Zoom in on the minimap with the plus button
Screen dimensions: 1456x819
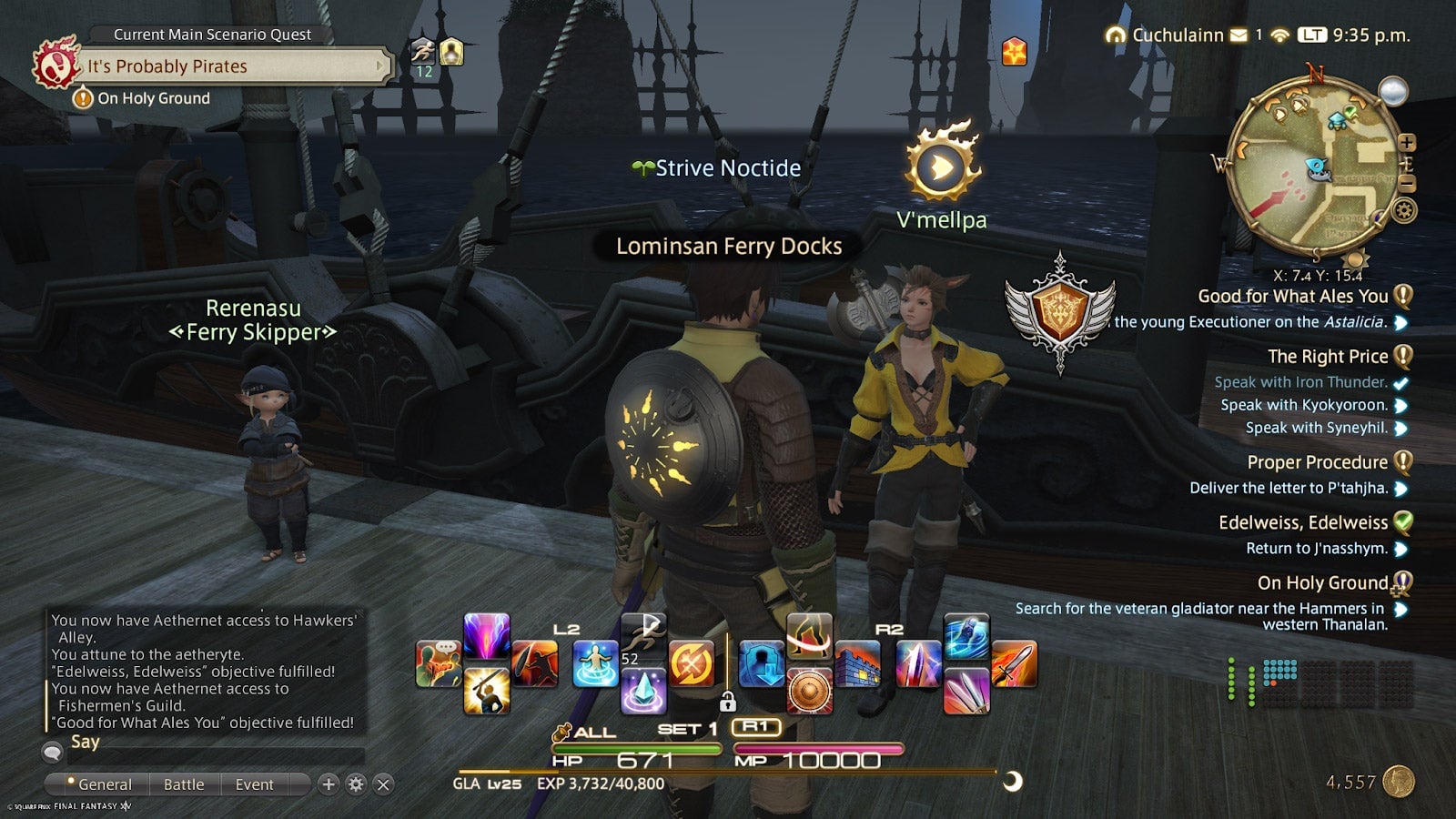tap(1406, 142)
